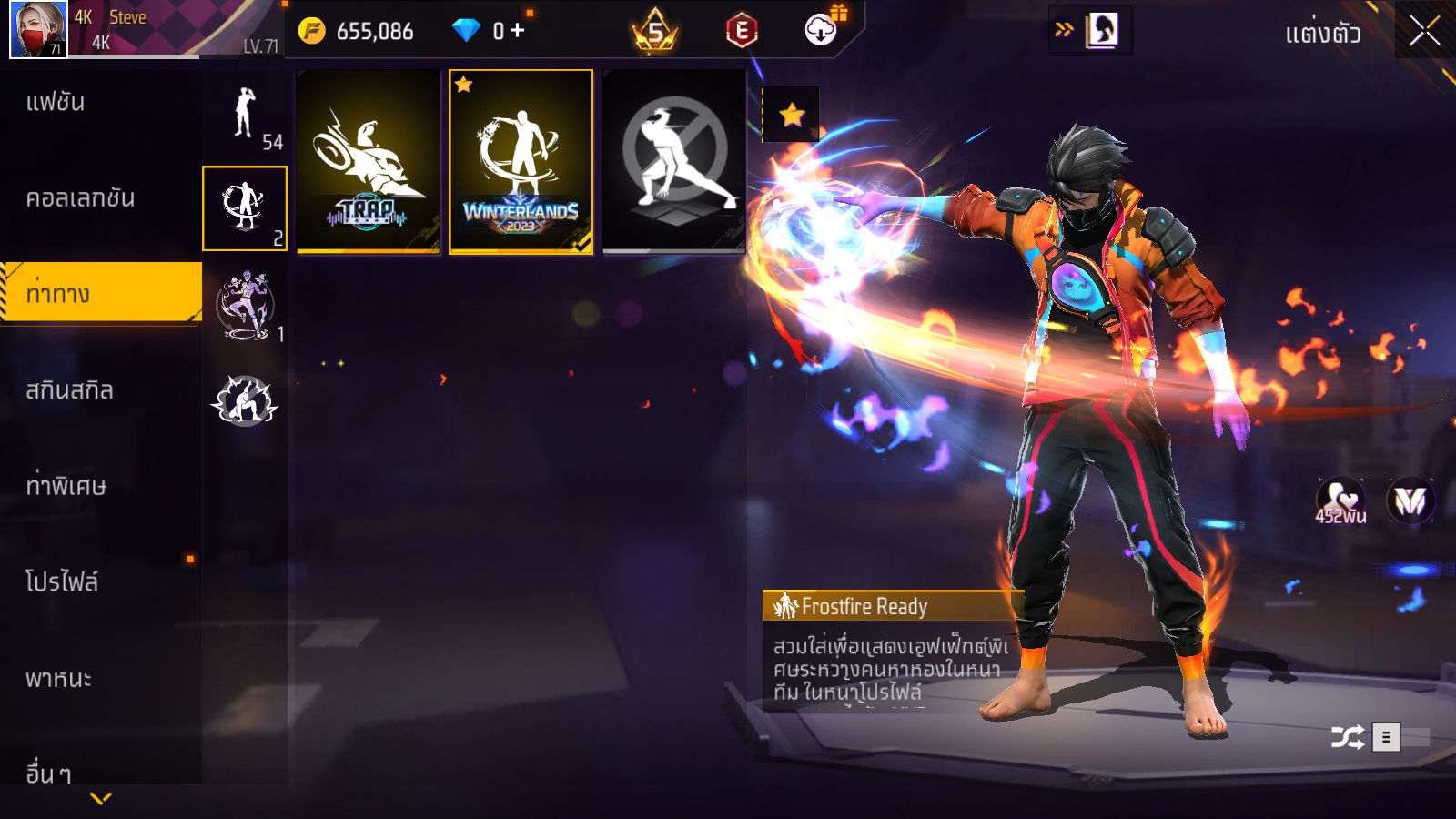The image size is (1456, 819).
Task: Switch to the พาหนะ category
Action: point(58,679)
